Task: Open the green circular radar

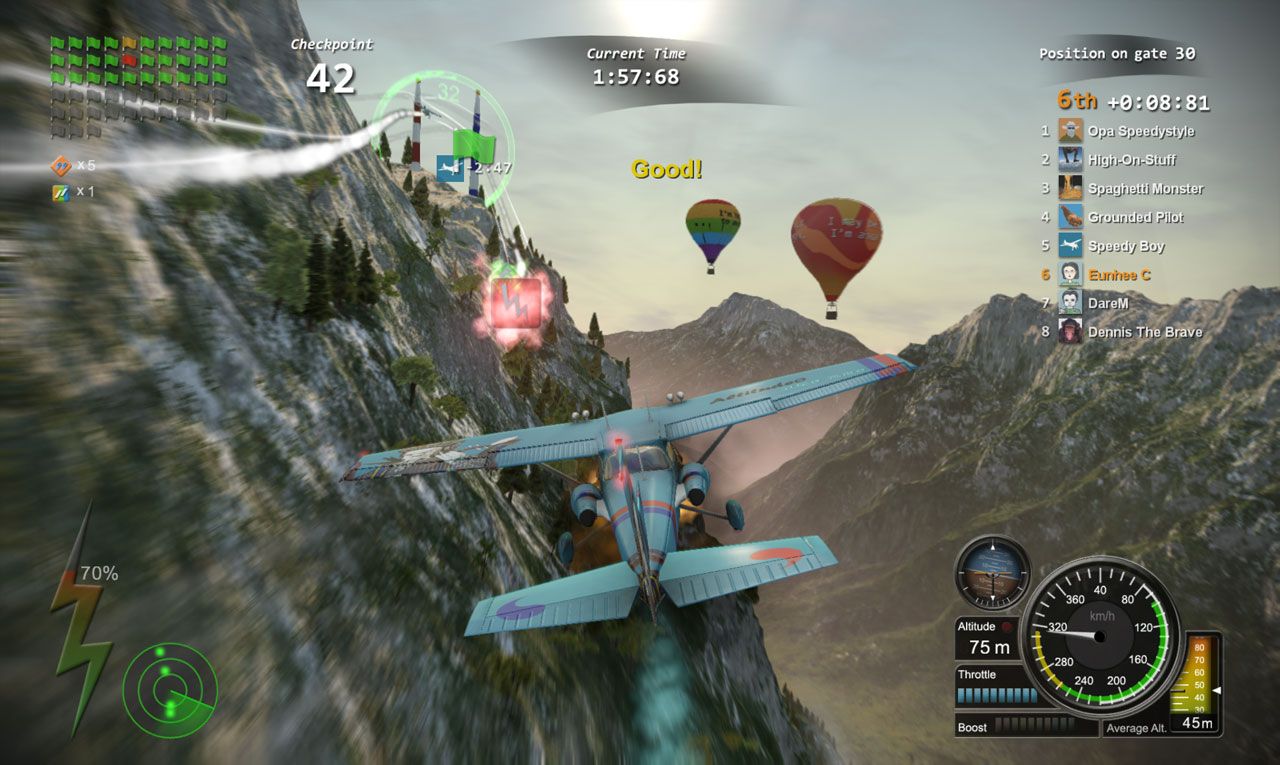Action: 169,687
